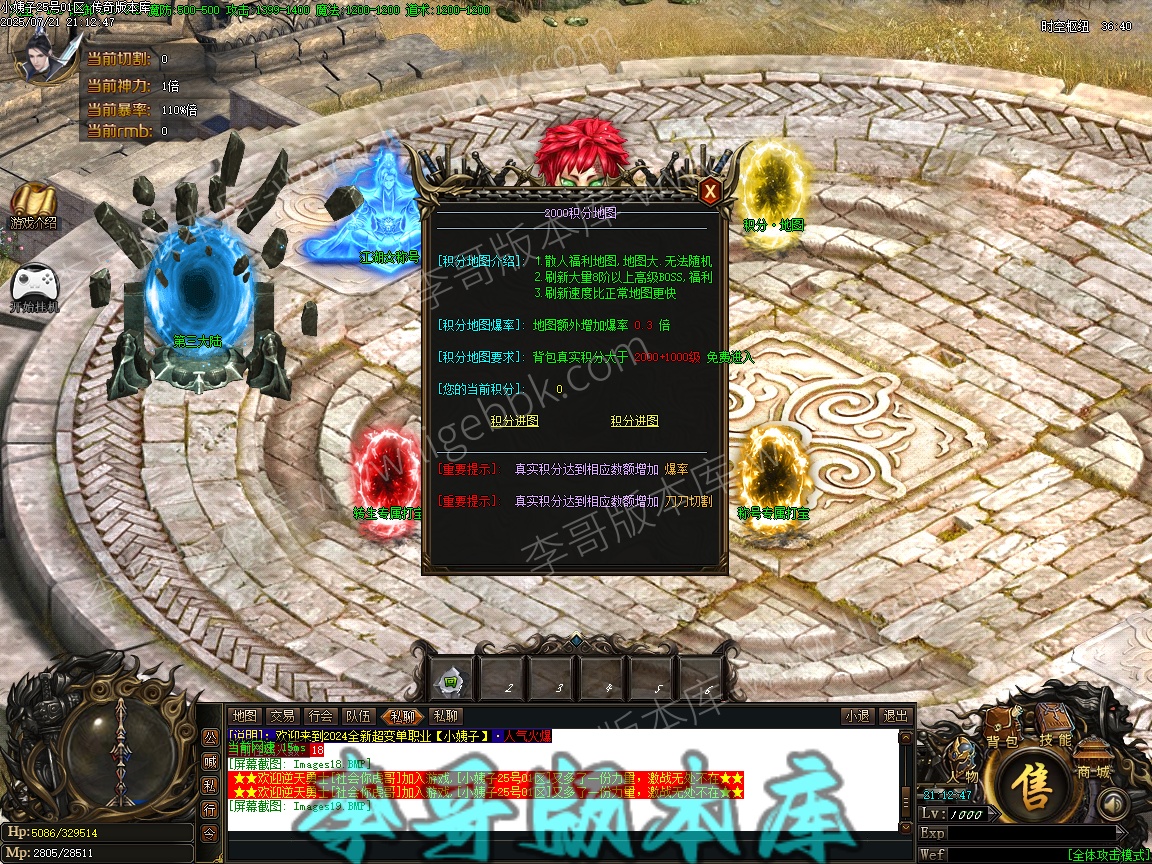Viewport: 1152px width, 864px height.
Task: Close the 2000积分地图 dialog
Action: (709, 191)
